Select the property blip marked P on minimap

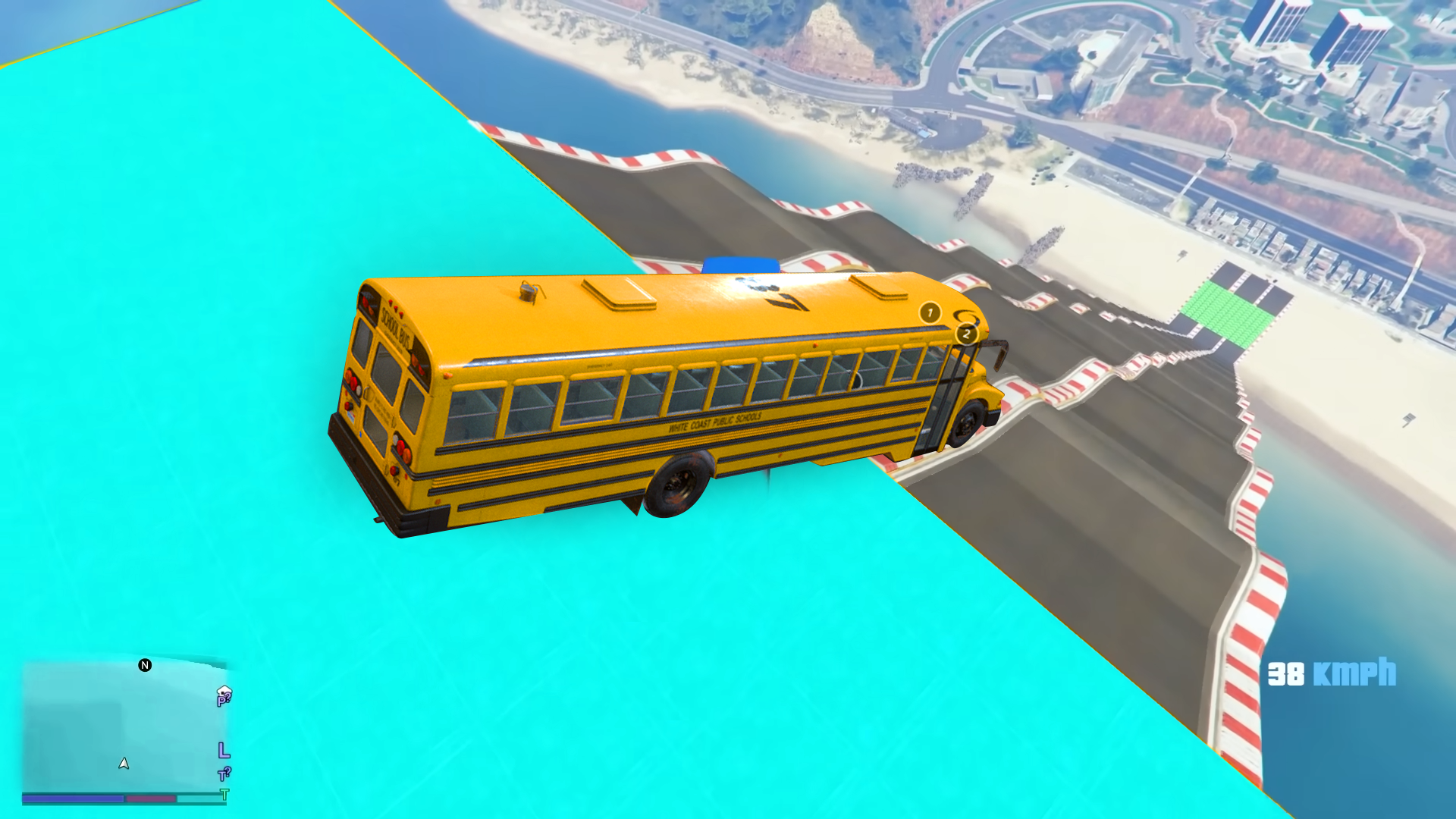(x=222, y=701)
